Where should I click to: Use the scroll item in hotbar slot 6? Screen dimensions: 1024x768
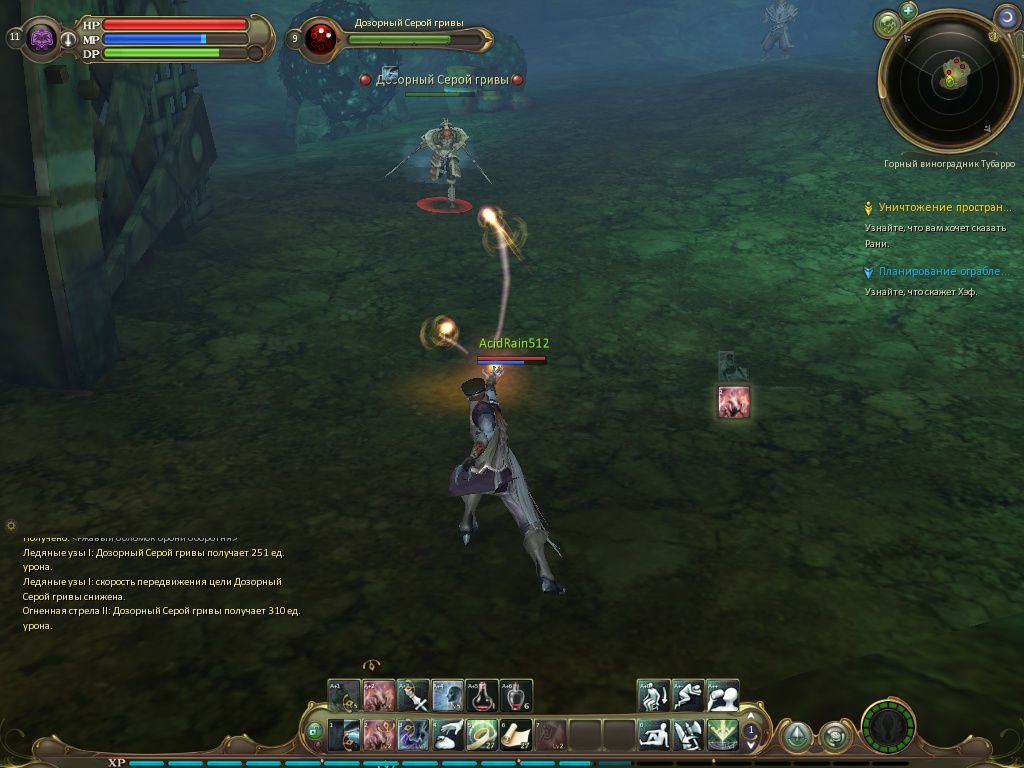516,735
